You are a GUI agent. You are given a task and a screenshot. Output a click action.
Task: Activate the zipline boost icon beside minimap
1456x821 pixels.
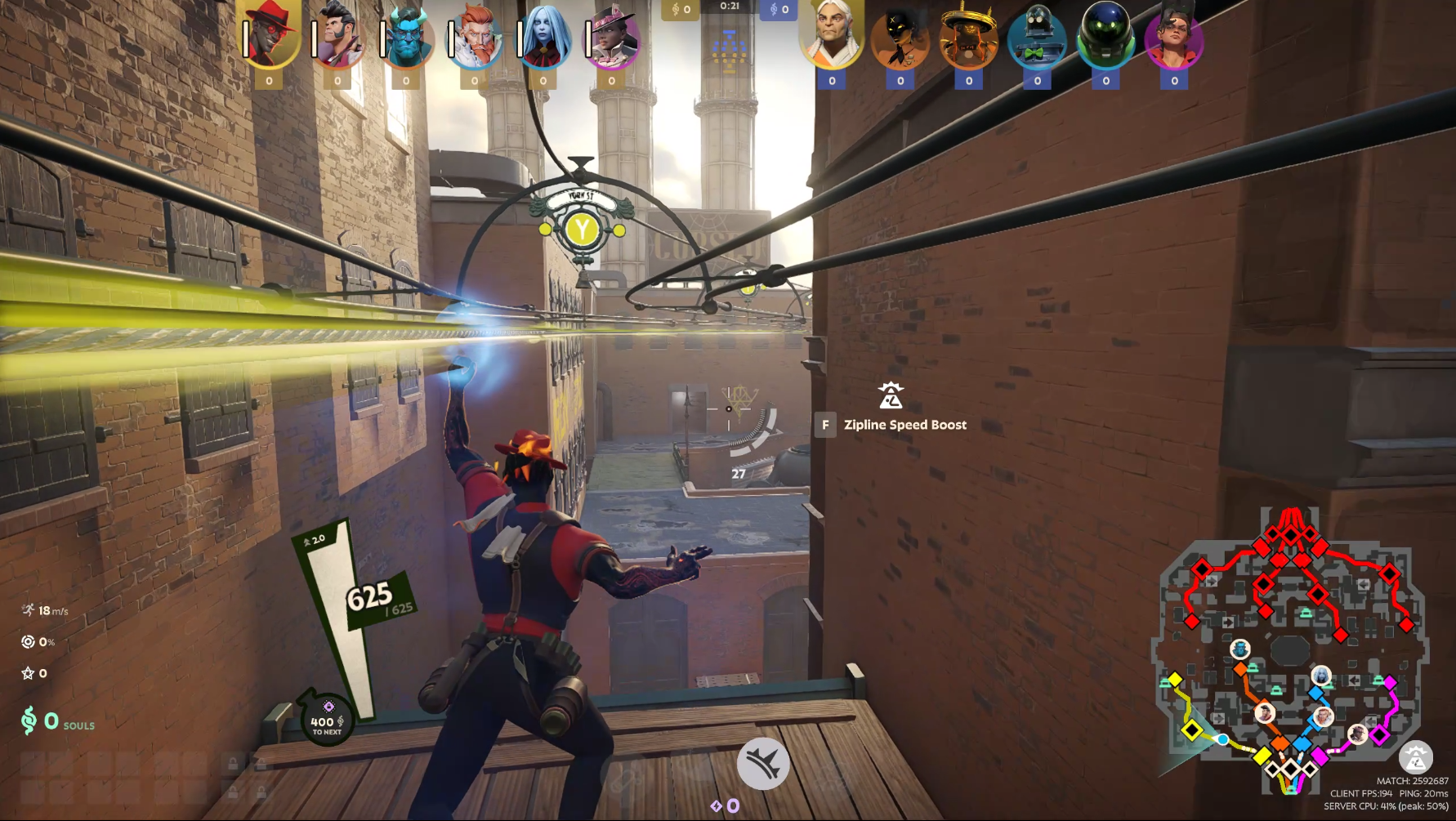pyautogui.click(x=1415, y=757)
